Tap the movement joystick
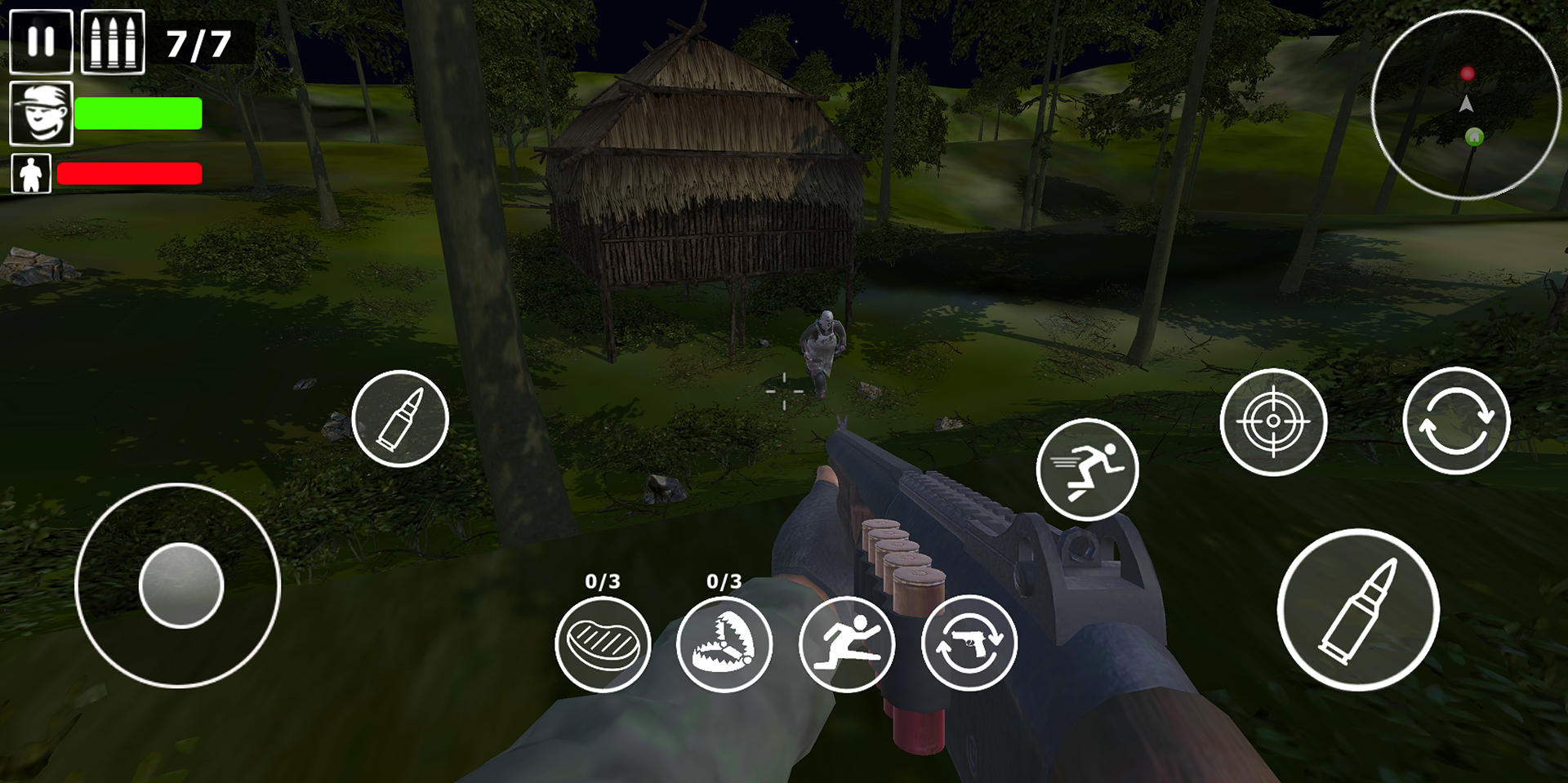Viewport: 1568px width, 783px height. point(180,585)
